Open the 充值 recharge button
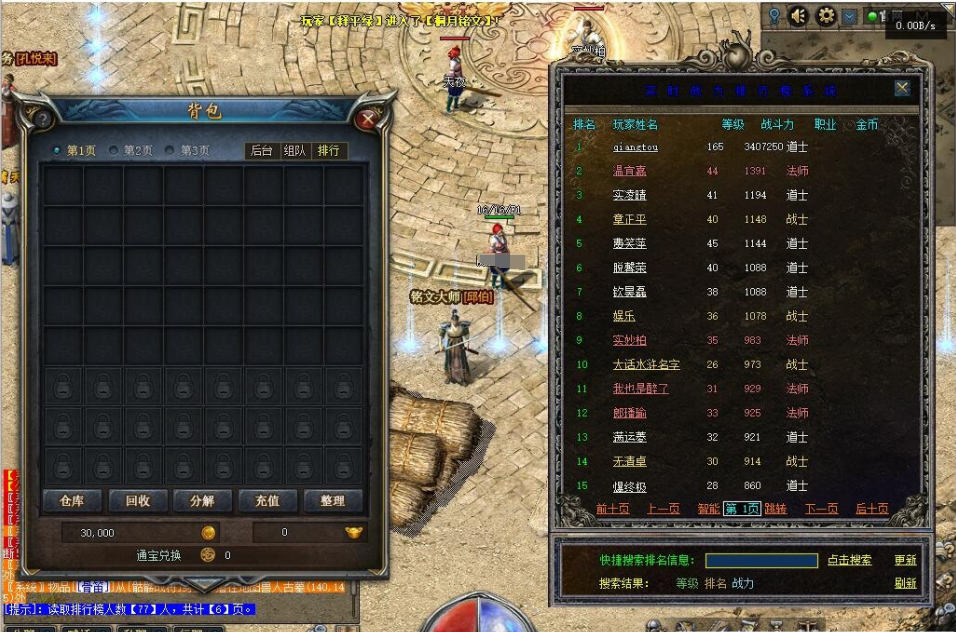 pyautogui.click(x=267, y=501)
